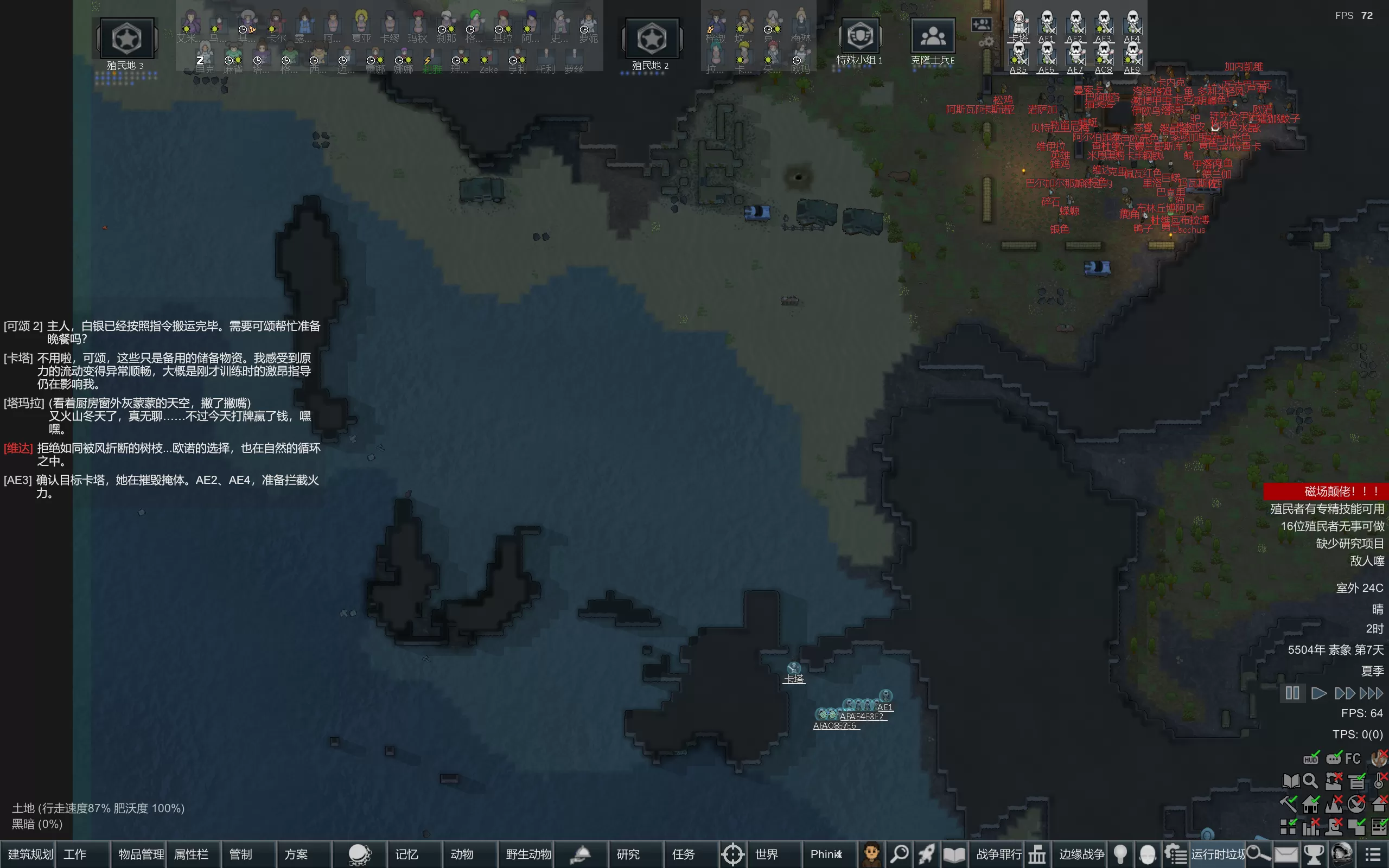Pause the game with the pause button

coord(1292,693)
